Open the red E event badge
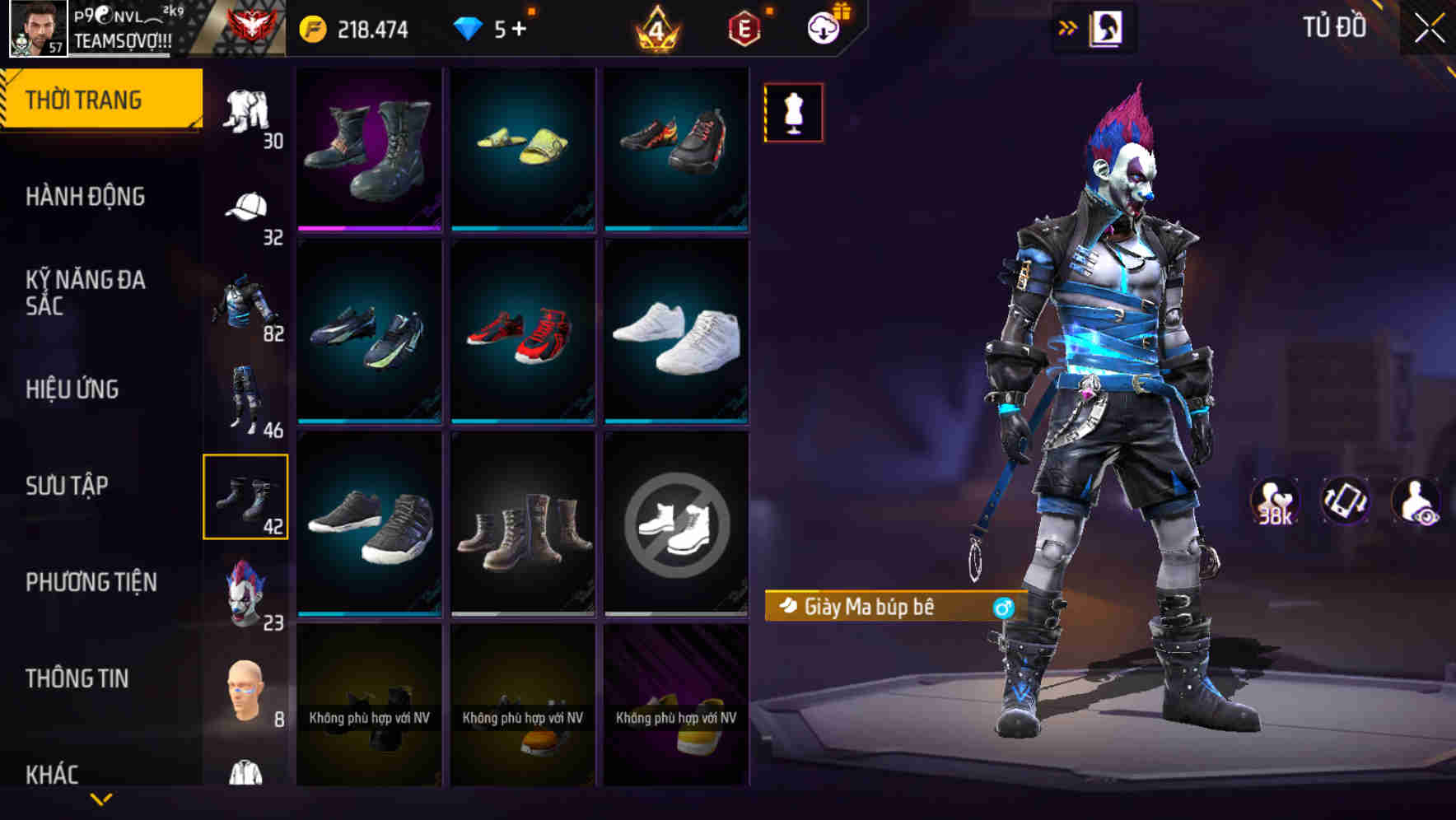The image size is (1456, 820). pos(744,27)
